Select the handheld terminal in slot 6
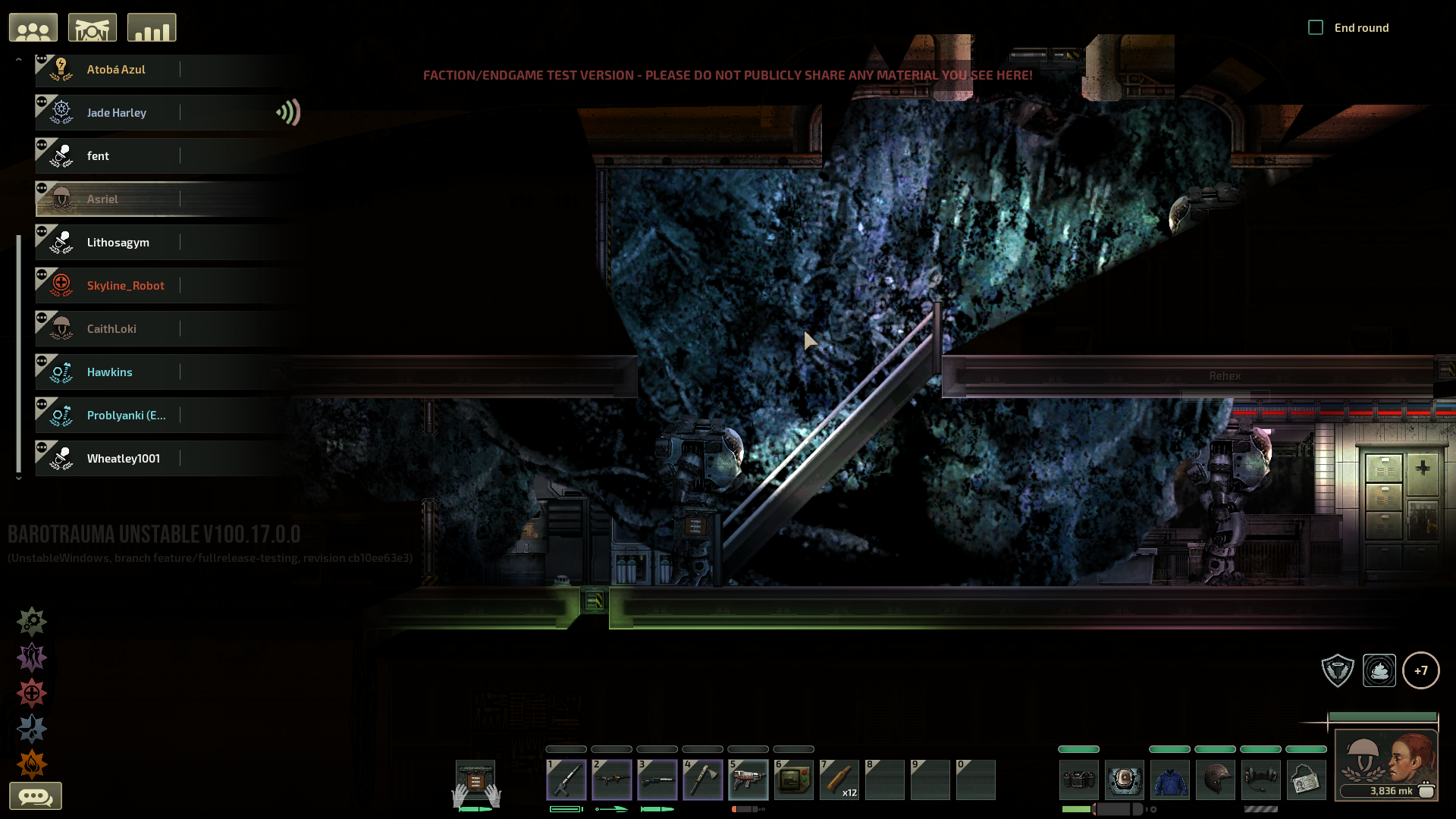Viewport: 1456px width, 819px height. tap(794, 780)
